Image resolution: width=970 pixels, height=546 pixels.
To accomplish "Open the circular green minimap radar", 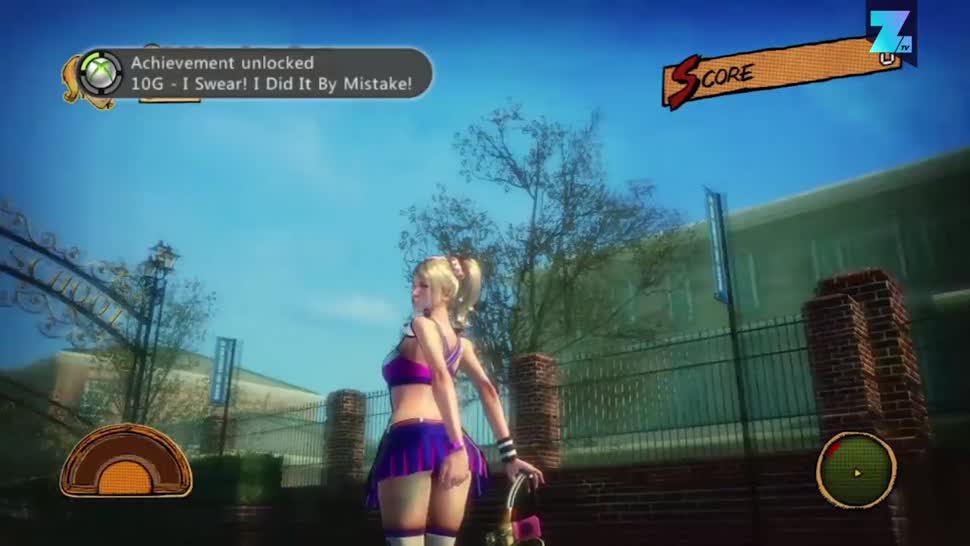I will (x=855, y=470).
